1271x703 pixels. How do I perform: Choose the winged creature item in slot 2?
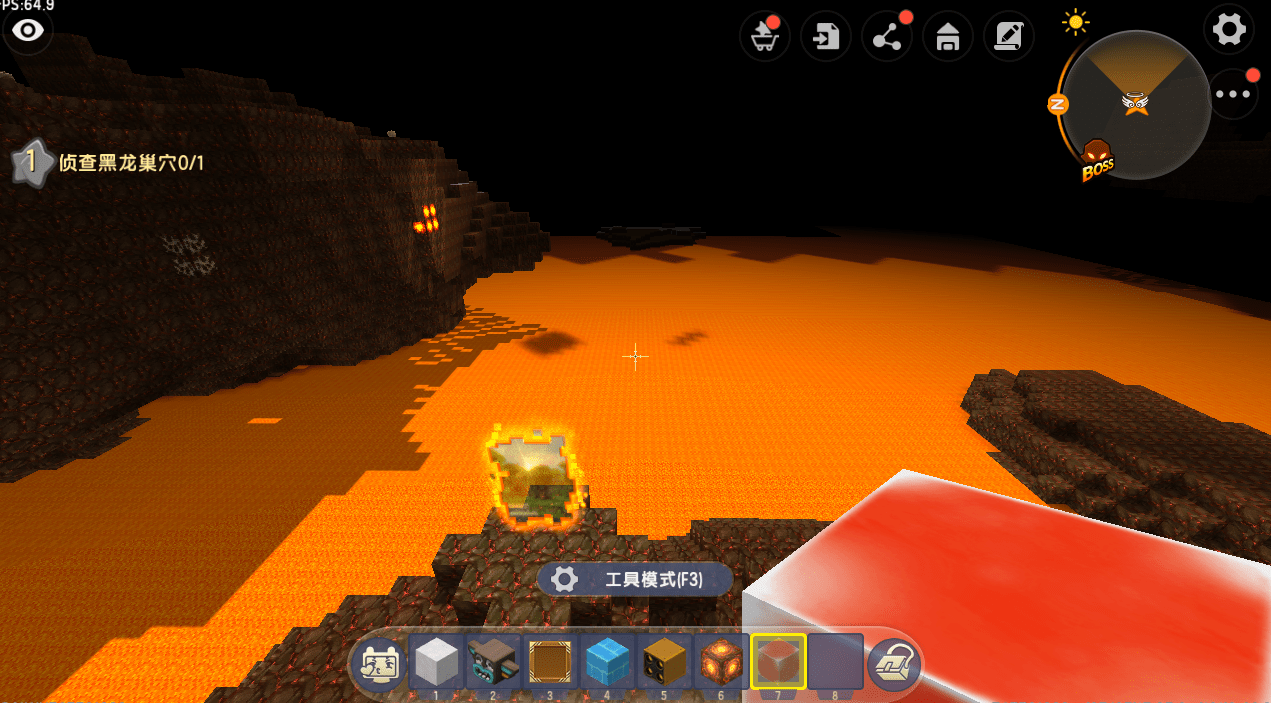493,661
